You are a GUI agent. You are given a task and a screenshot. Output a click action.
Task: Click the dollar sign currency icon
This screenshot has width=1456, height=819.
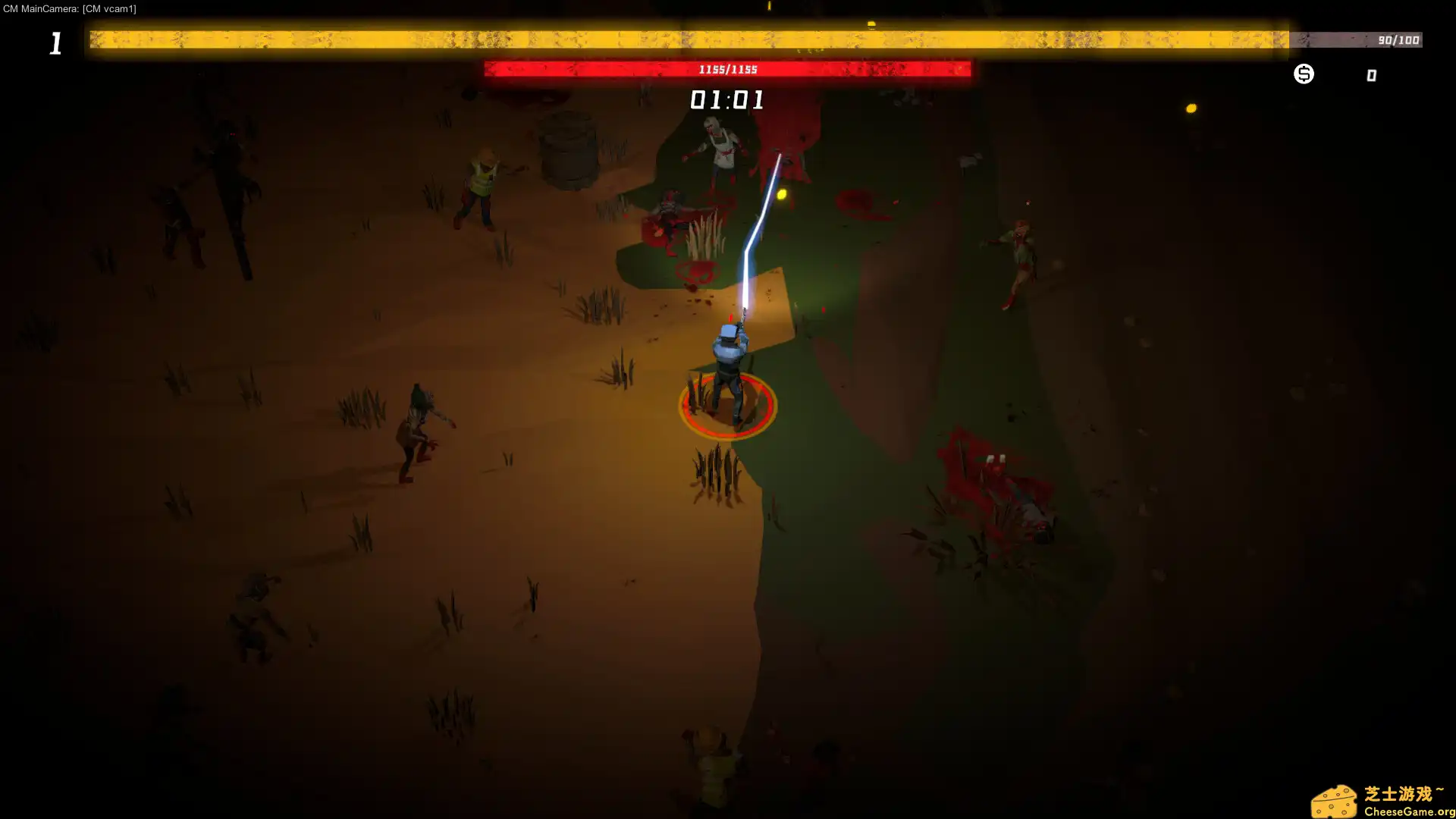[x=1303, y=74]
